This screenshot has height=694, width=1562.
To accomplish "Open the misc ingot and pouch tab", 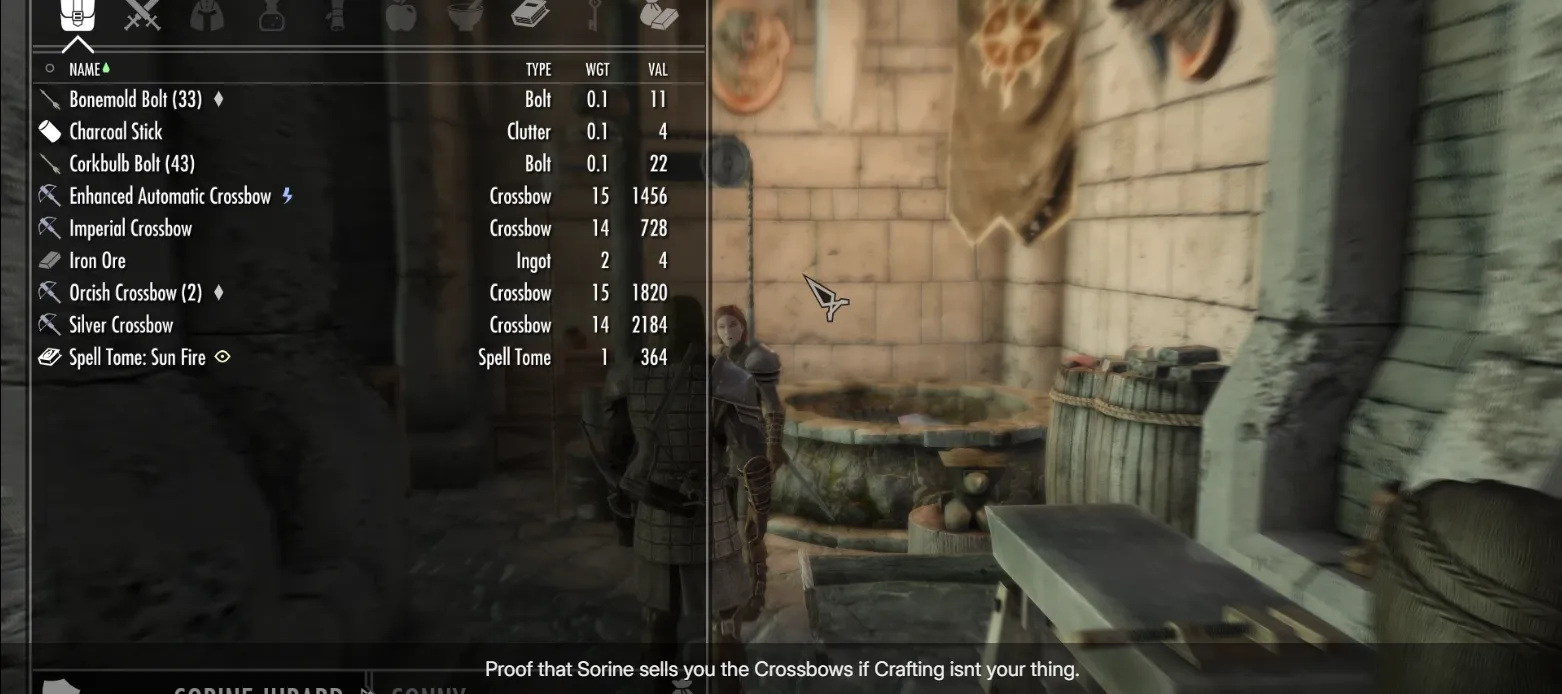I will [x=659, y=15].
